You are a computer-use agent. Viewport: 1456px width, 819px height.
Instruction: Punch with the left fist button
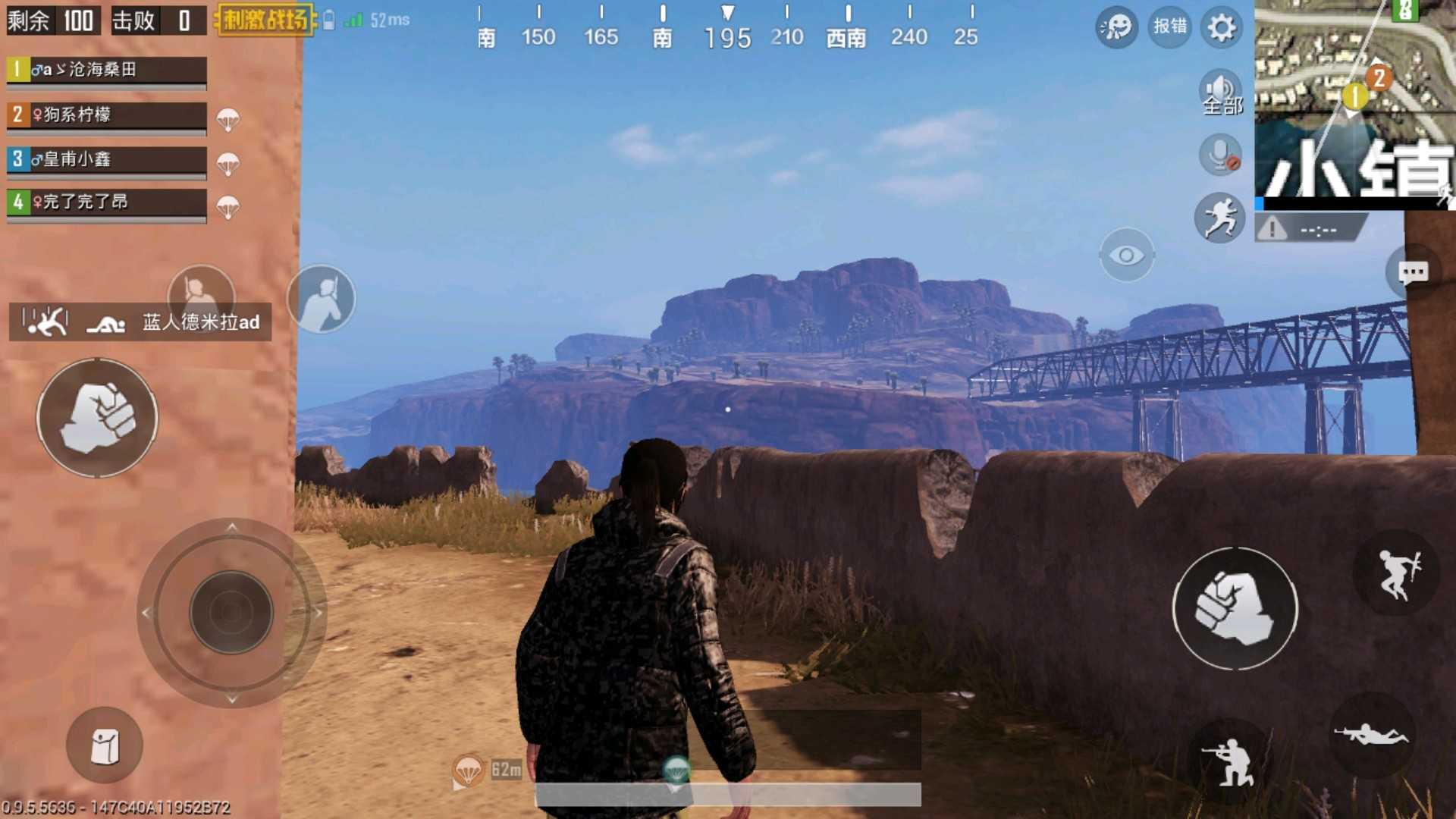tap(97, 418)
